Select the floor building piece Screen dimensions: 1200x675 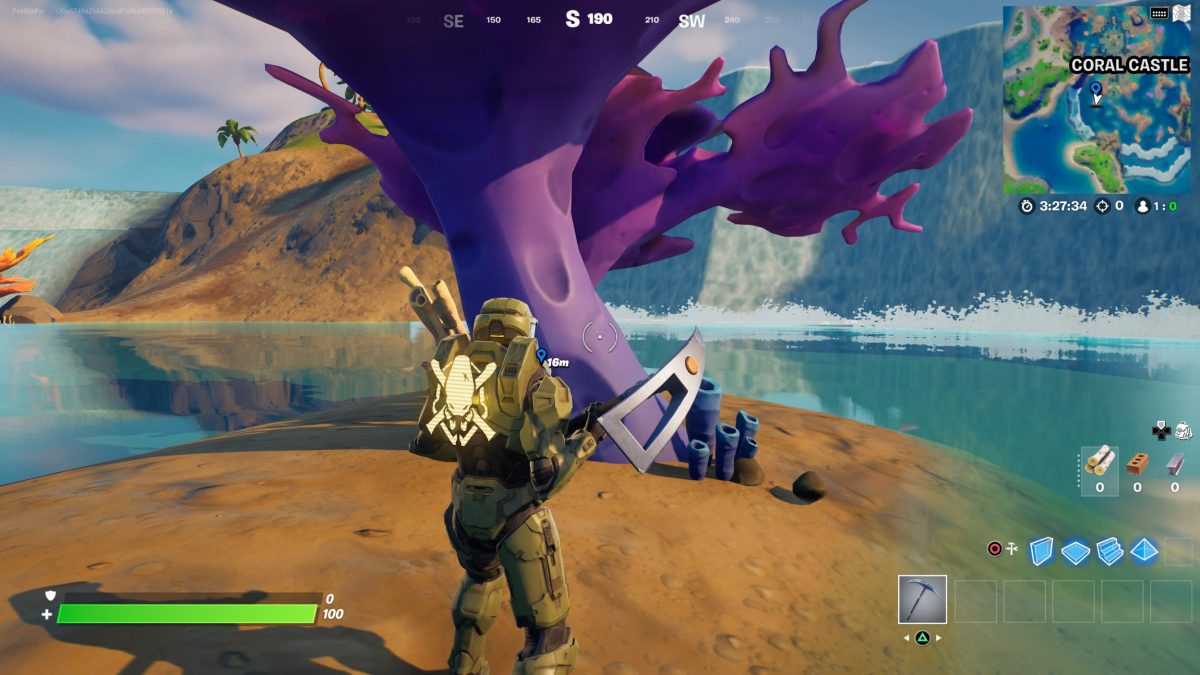pyautogui.click(x=1075, y=551)
